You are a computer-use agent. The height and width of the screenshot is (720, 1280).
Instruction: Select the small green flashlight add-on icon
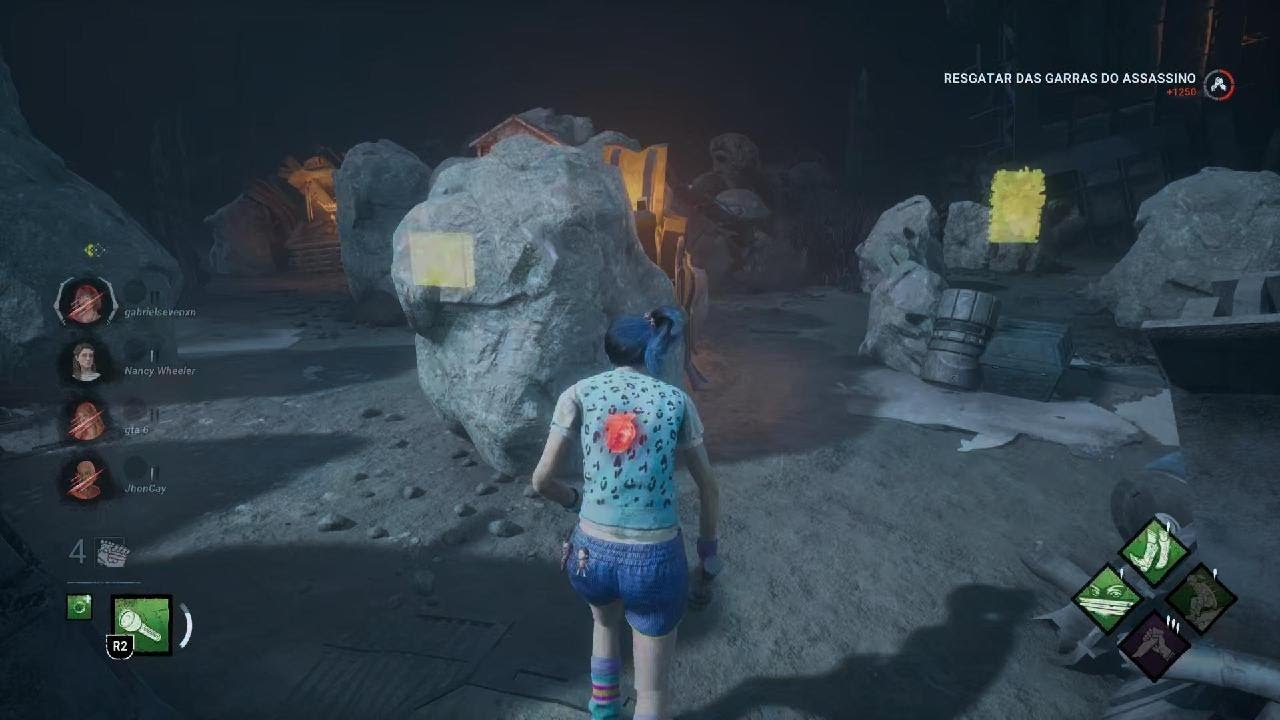(x=79, y=606)
